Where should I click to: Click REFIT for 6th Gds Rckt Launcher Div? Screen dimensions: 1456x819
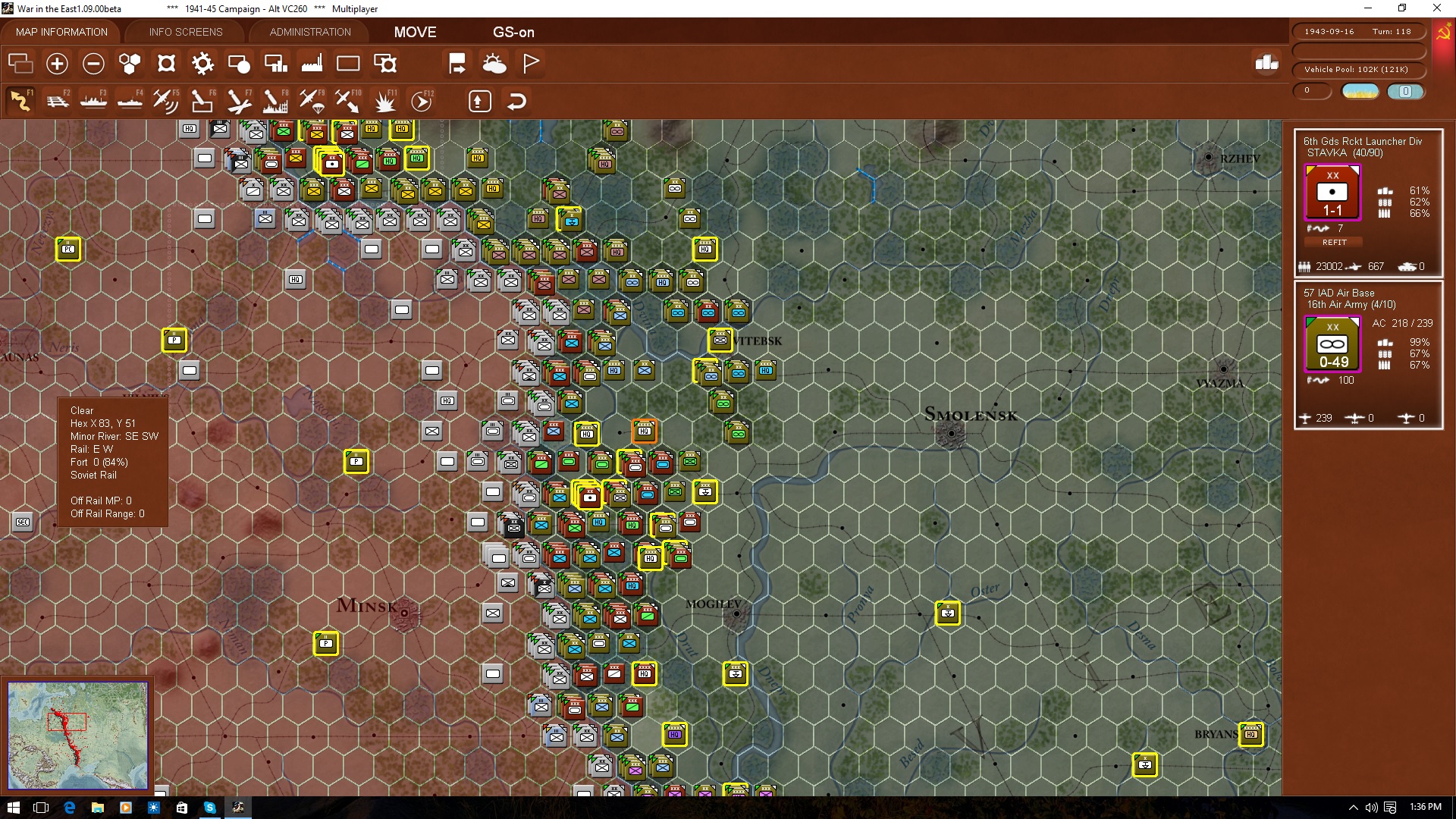pos(1332,242)
